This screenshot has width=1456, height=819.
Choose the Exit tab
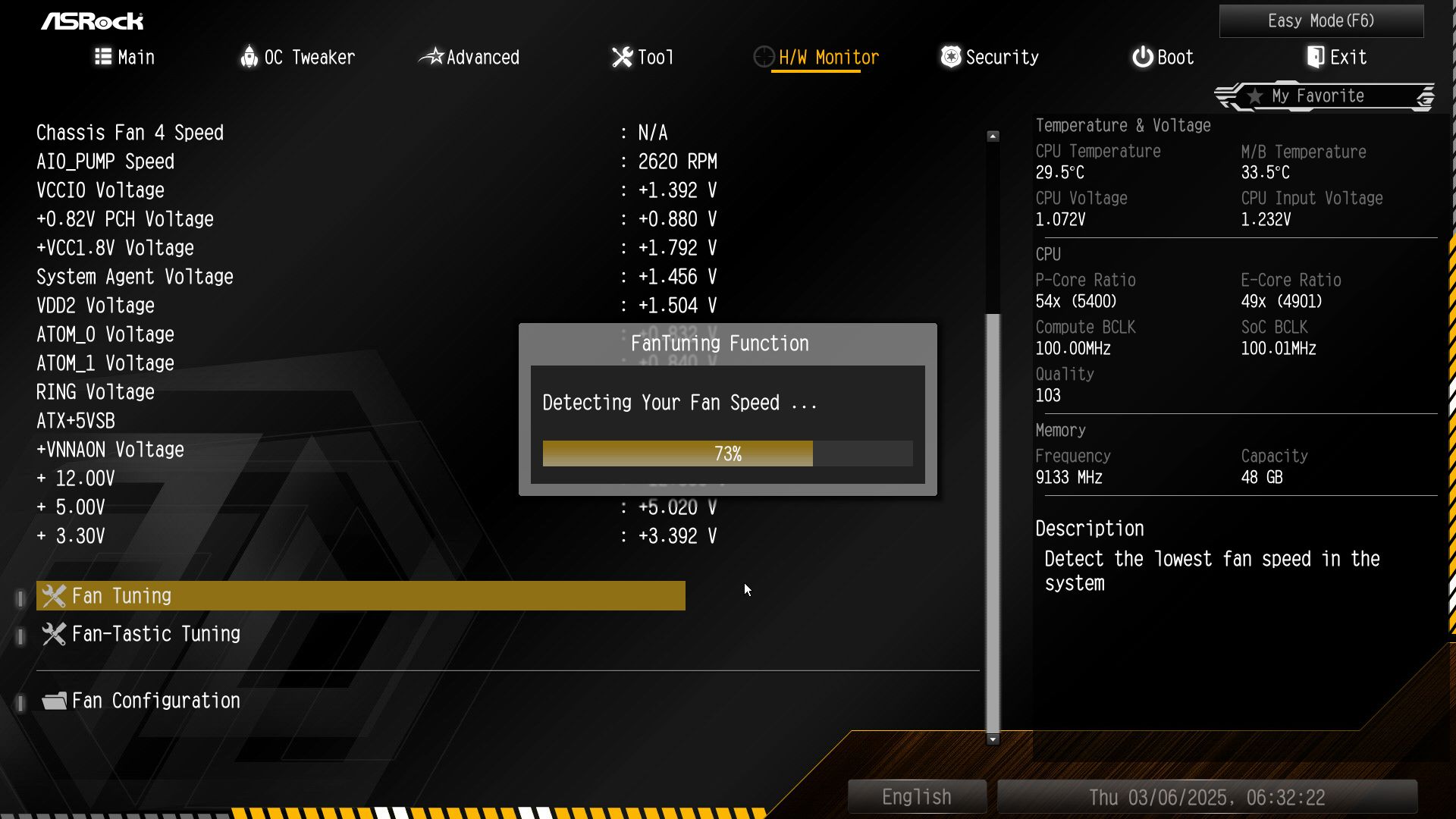(1336, 58)
